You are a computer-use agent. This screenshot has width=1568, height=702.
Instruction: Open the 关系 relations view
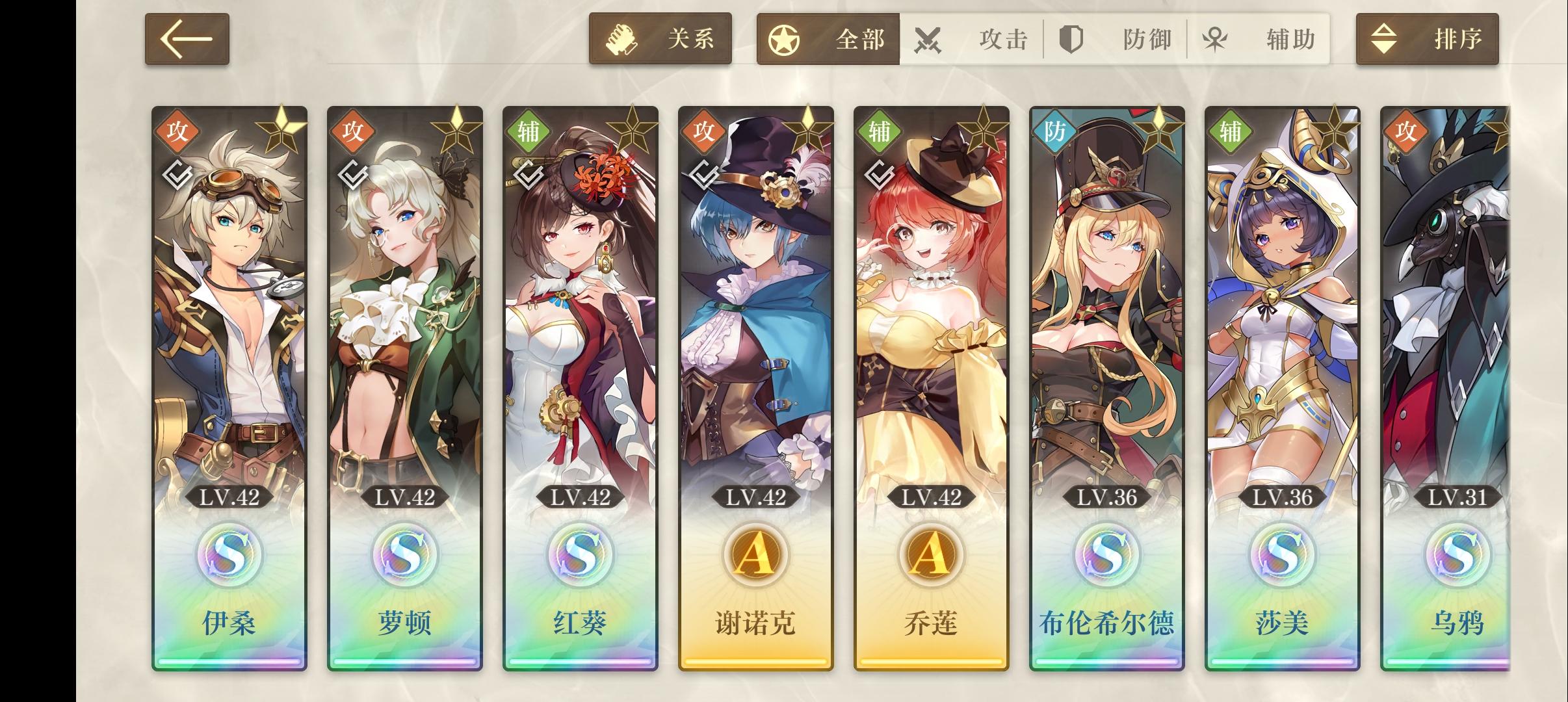(660, 39)
